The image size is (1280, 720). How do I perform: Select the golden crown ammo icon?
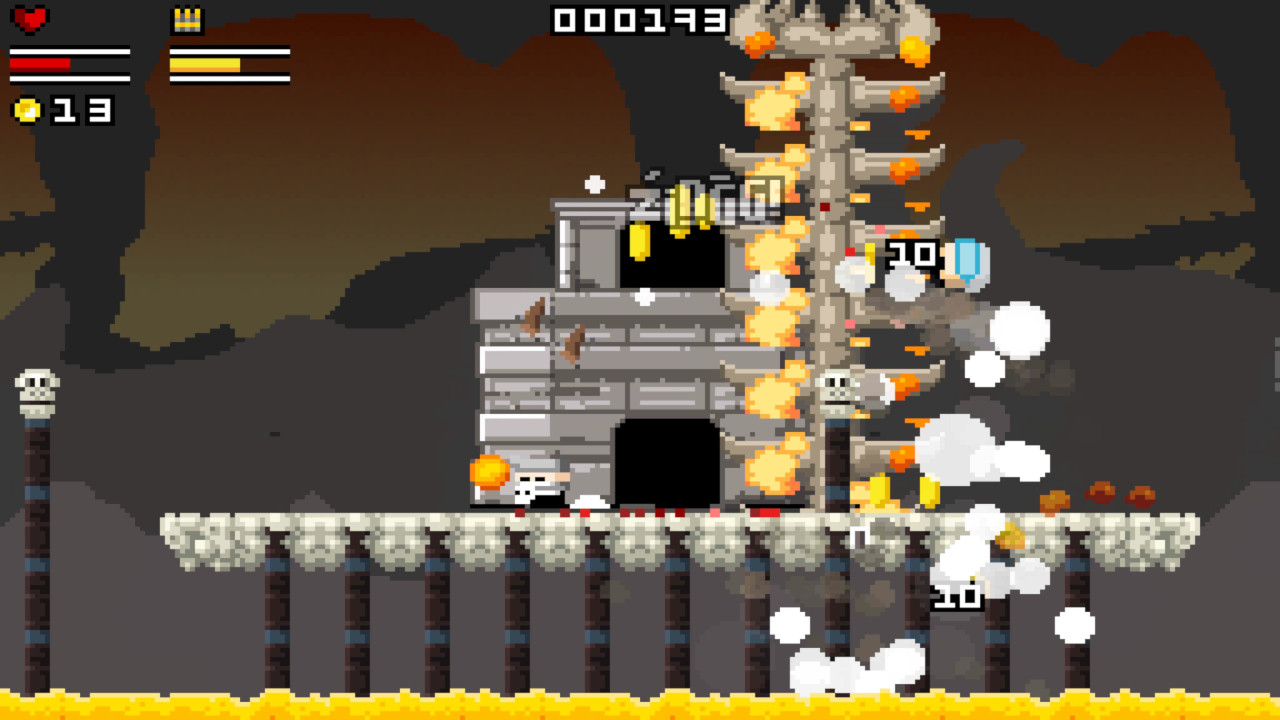185,20
